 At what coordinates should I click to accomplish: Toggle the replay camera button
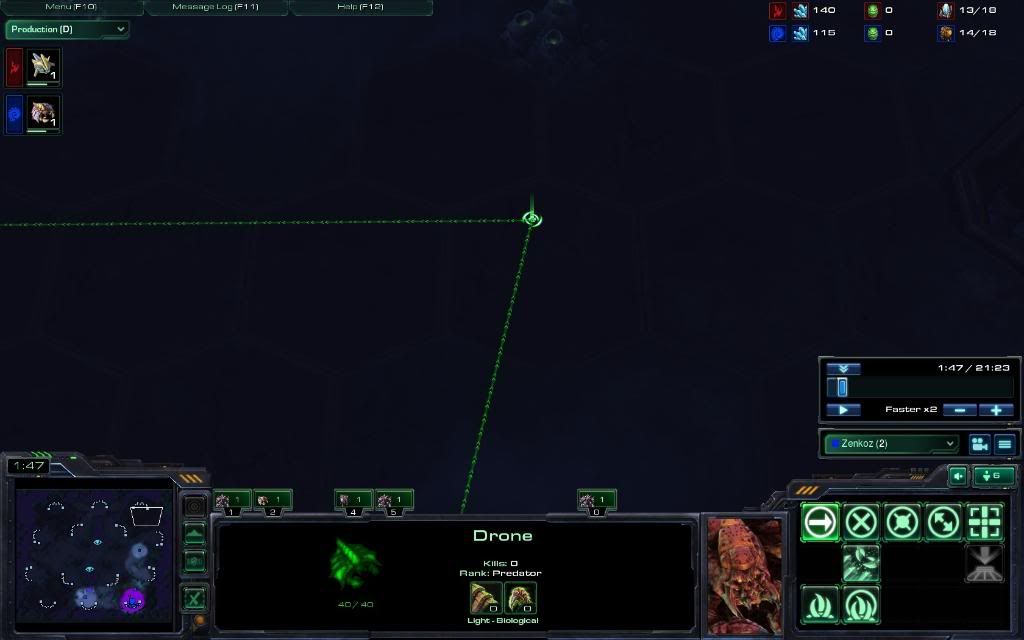[x=979, y=444]
